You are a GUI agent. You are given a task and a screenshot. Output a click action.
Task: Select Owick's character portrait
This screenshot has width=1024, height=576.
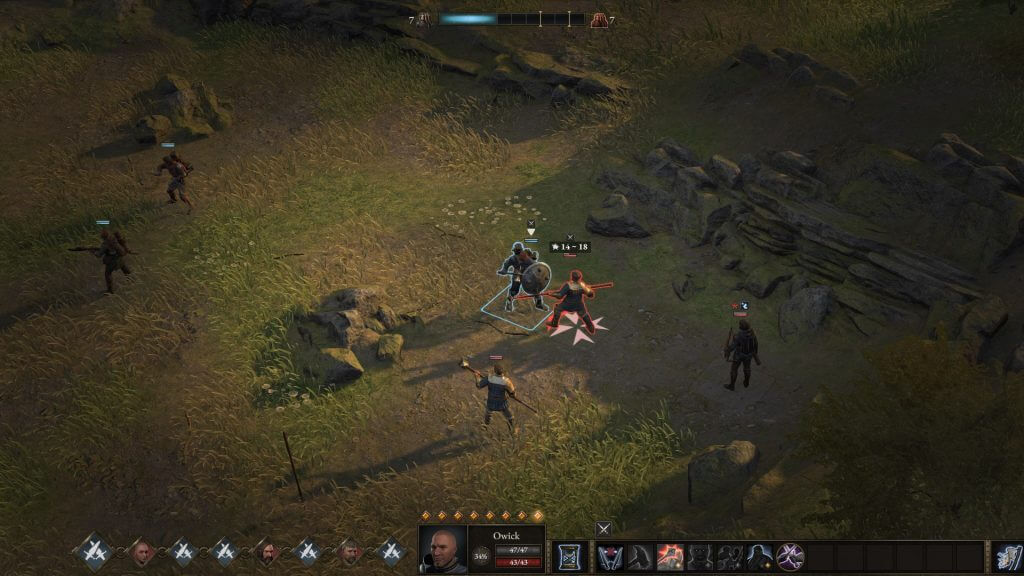click(442, 549)
